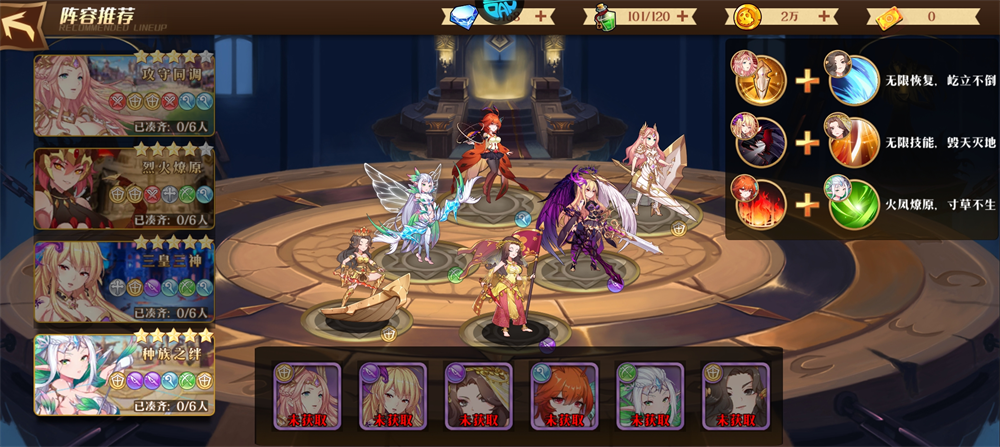This screenshot has width=1000, height=447.
Task: Refill stamina potion using its plus button
Action: tap(684, 16)
